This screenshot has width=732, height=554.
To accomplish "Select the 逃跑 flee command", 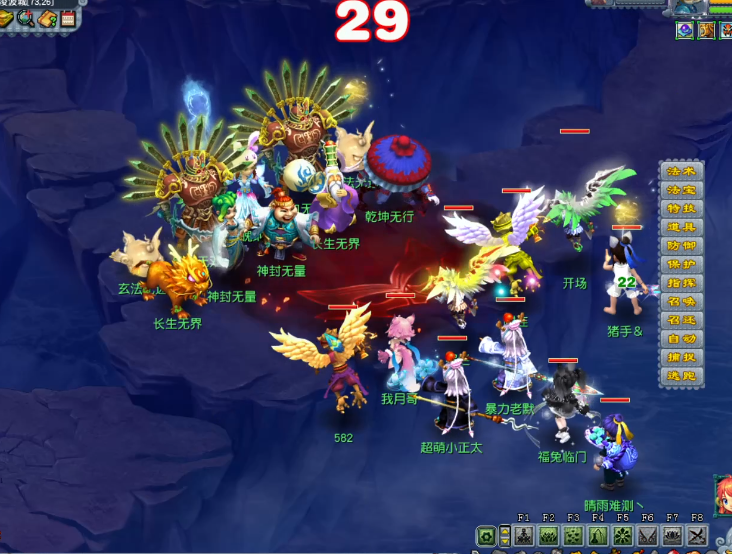I will [x=681, y=376].
